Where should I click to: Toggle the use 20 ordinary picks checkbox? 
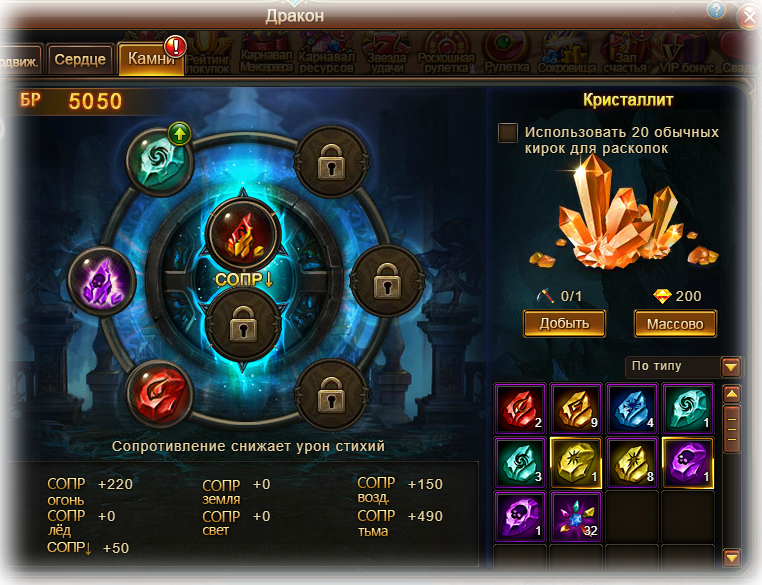(x=508, y=132)
